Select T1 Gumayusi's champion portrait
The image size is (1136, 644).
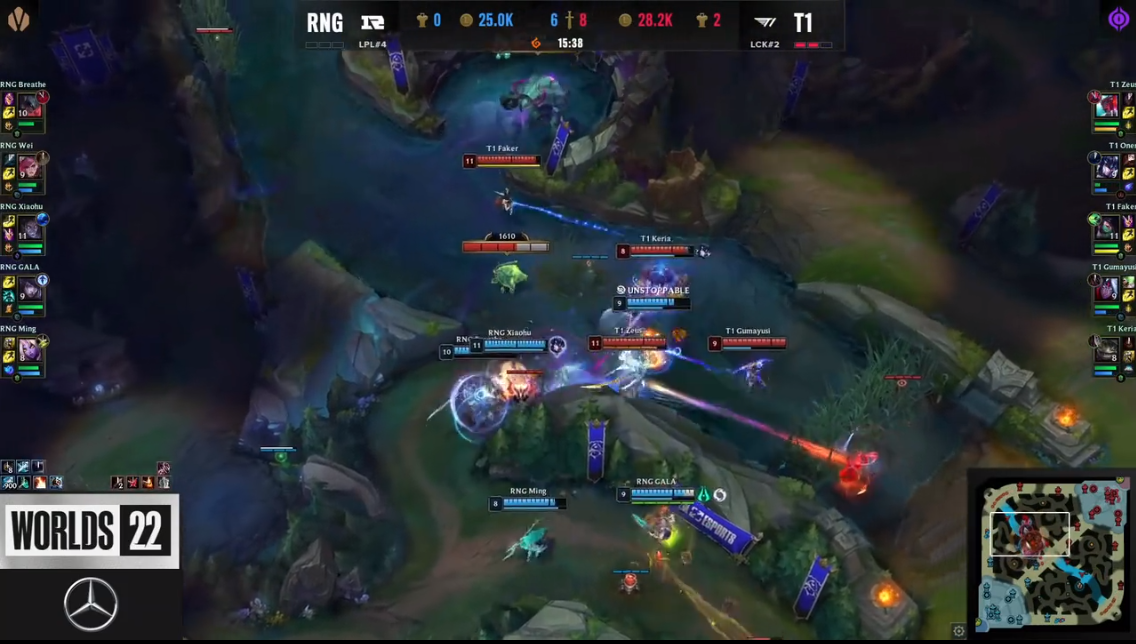(1107, 289)
